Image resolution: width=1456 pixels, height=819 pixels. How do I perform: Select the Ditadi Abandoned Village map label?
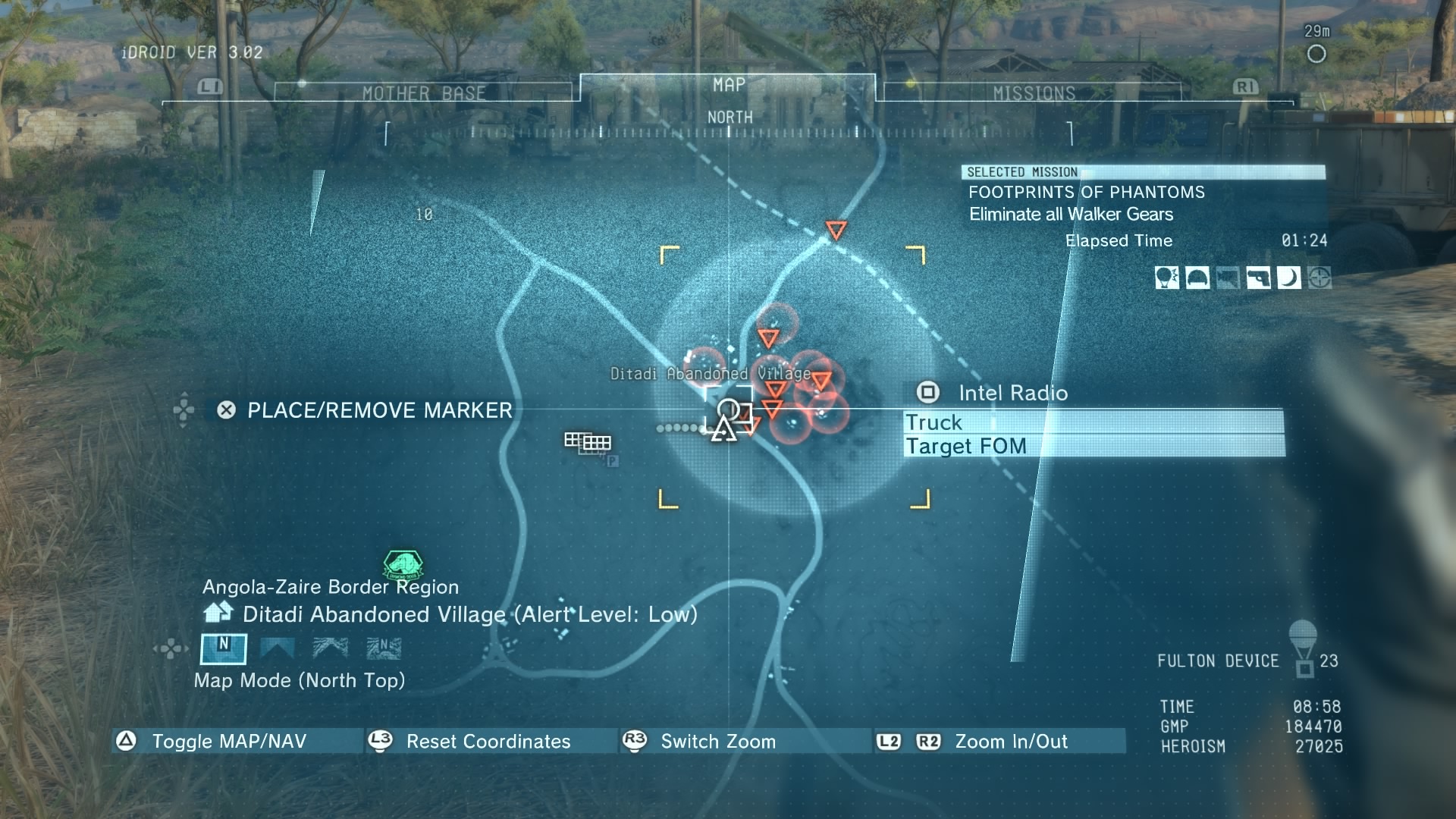pos(710,374)
